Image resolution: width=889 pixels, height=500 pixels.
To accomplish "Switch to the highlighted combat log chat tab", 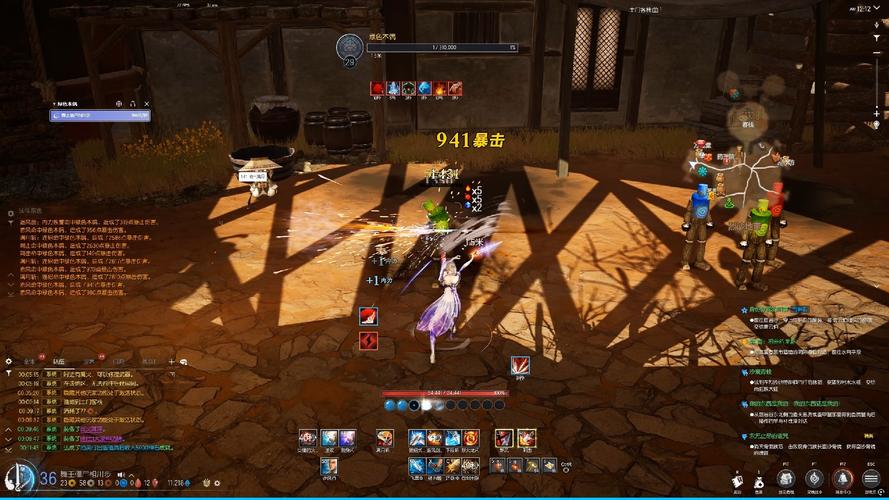I will tap(59, 361).
